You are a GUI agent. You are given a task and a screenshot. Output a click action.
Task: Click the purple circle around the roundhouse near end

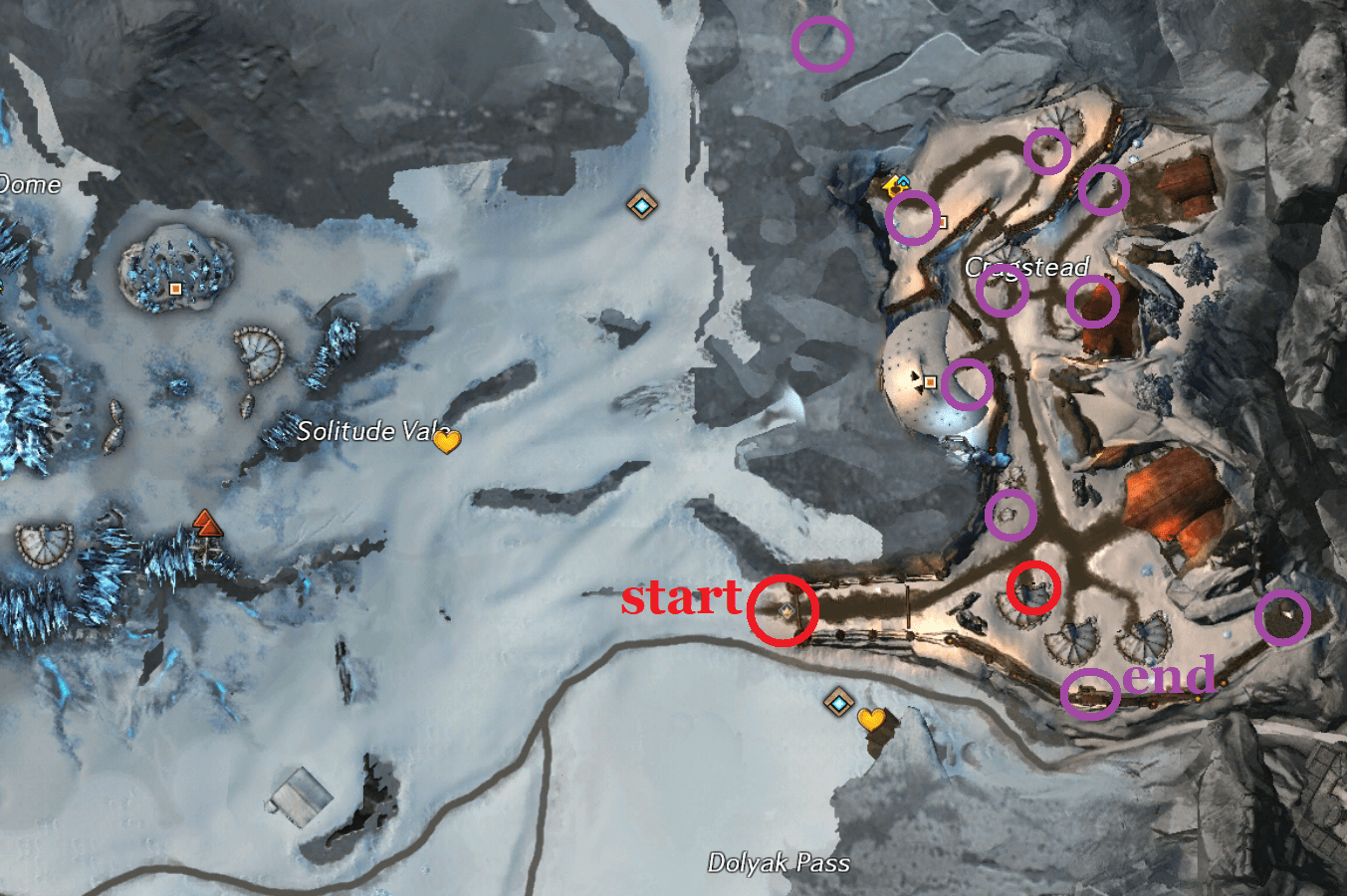point(1093,695)
